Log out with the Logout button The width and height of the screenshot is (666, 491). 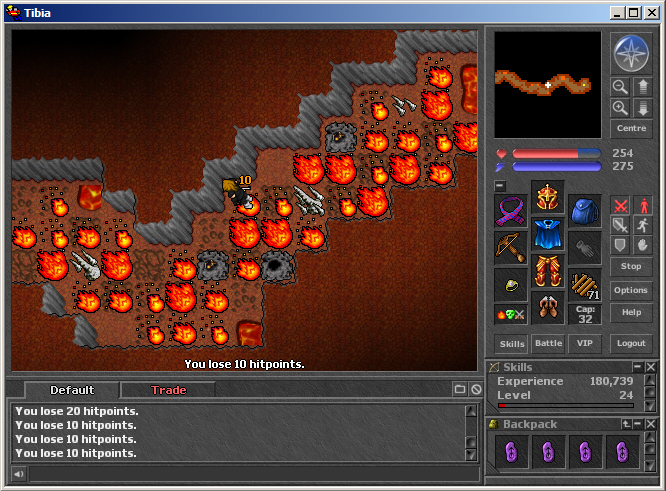pos(631,343)
